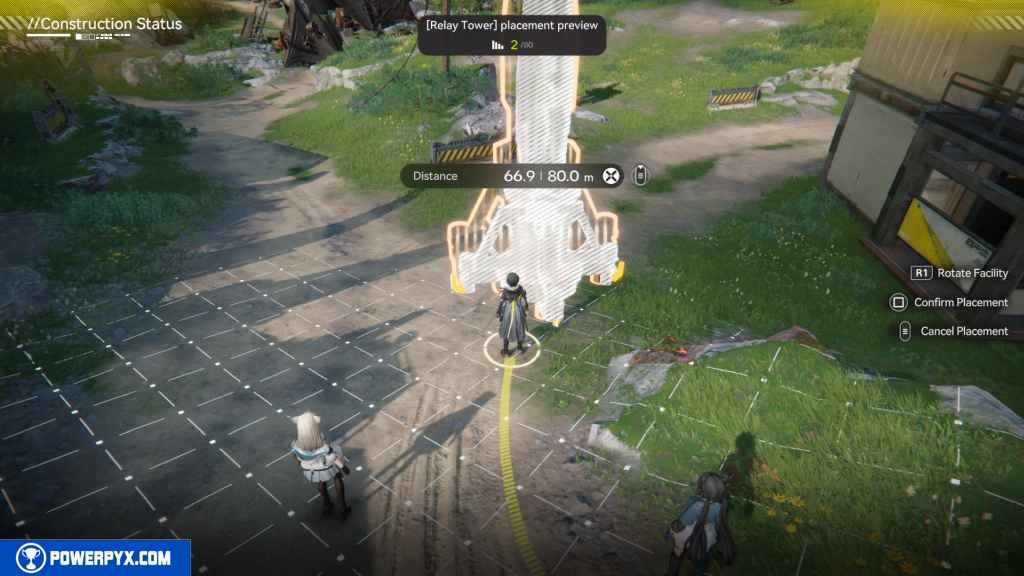
Task: Click the crosshair icon on the Distance bar
Action: pyautogui.click(x=612, y=176)
